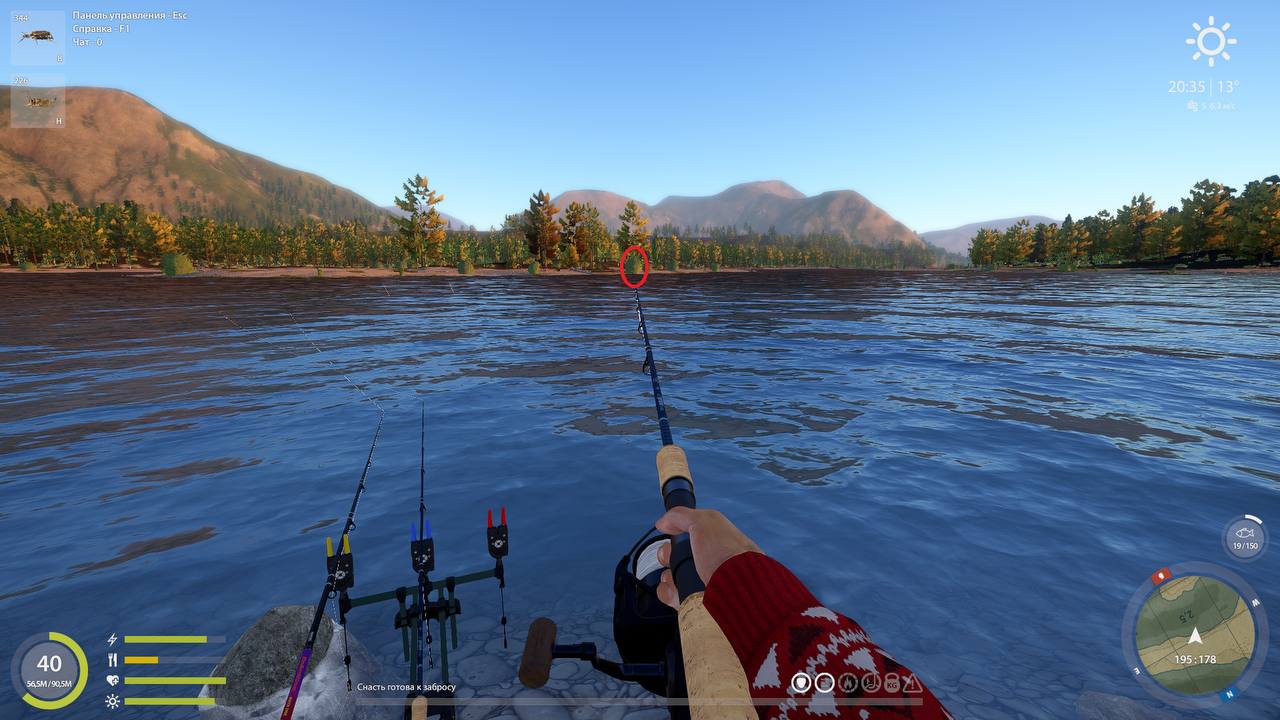Open the fish keepnet counter icon
Screen dimensions: 1280x720
coord(1244,537)
